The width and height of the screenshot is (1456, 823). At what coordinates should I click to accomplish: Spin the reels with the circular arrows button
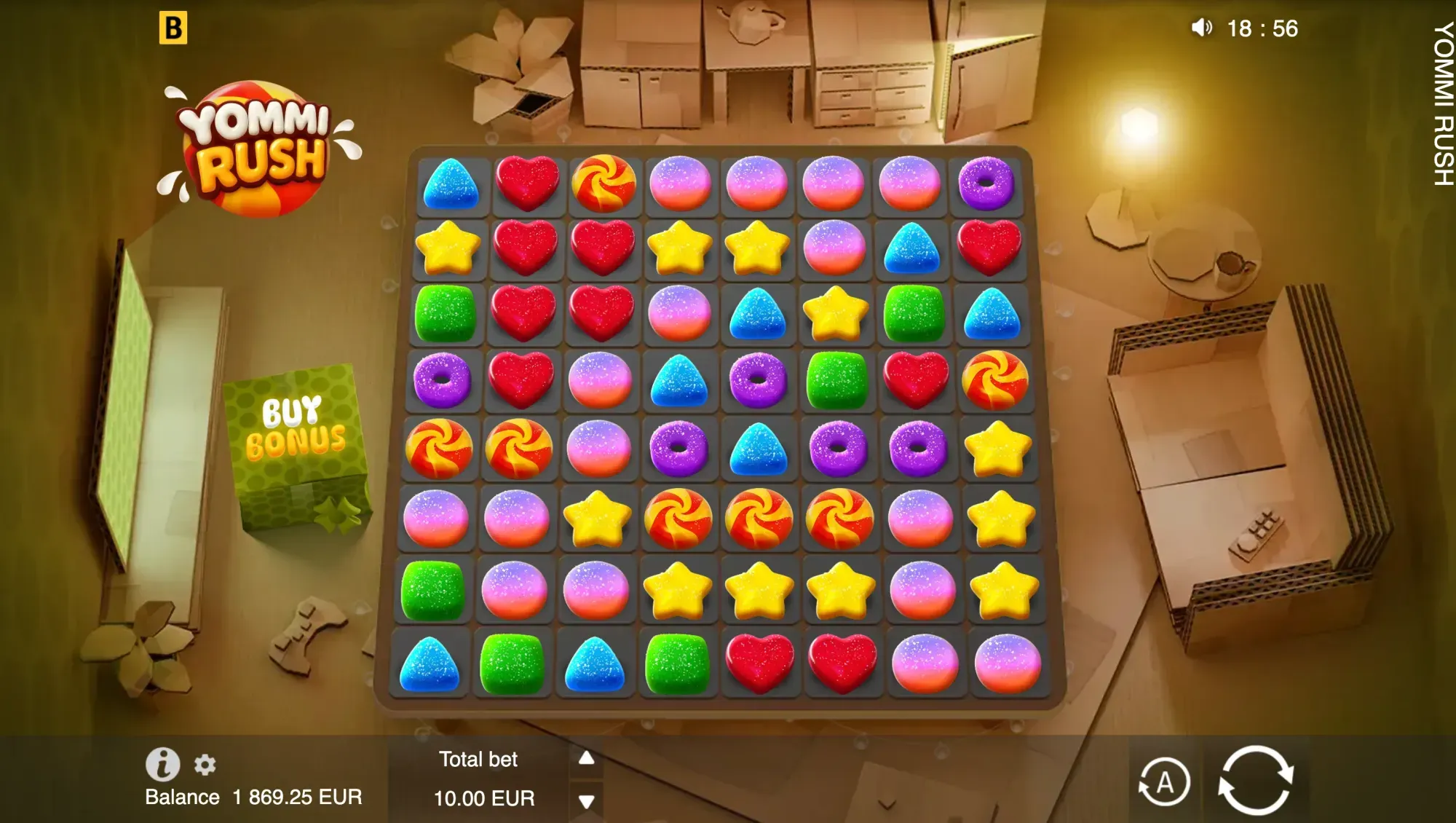click(x=1256, y=780)
